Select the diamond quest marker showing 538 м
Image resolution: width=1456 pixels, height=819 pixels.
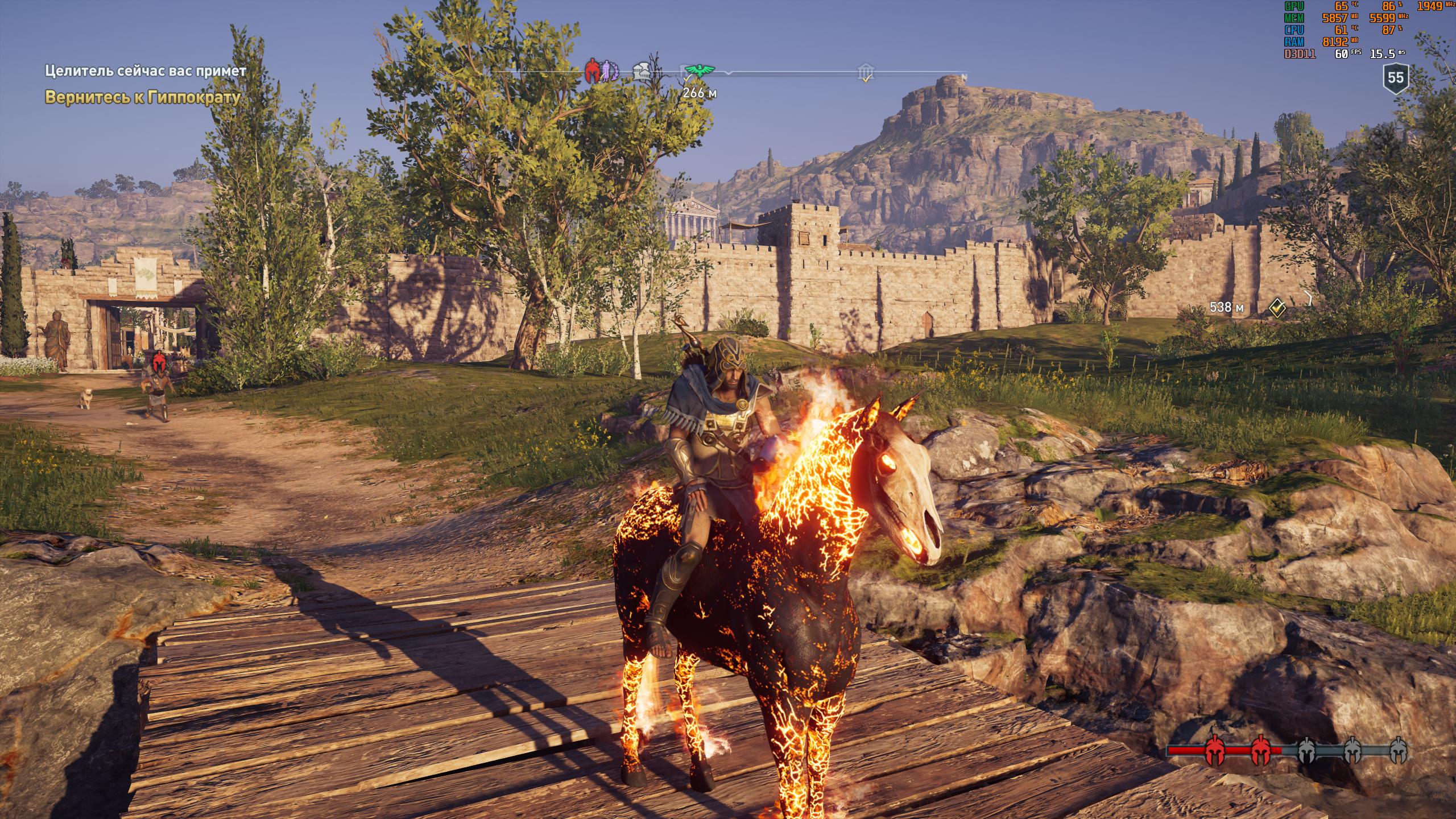click(x=1278, y=308)
